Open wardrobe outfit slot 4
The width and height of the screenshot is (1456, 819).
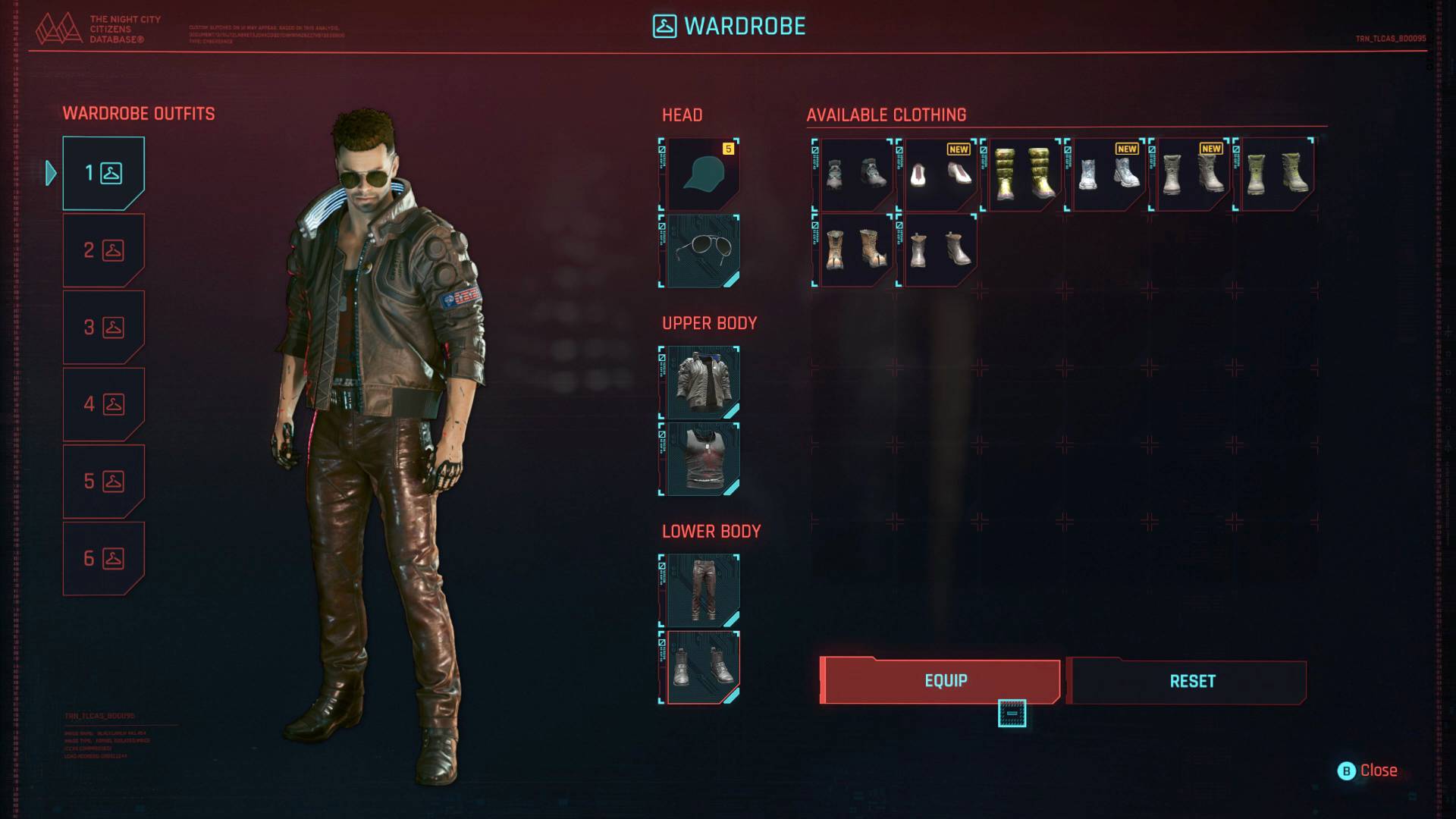click(x=103, y=404)
